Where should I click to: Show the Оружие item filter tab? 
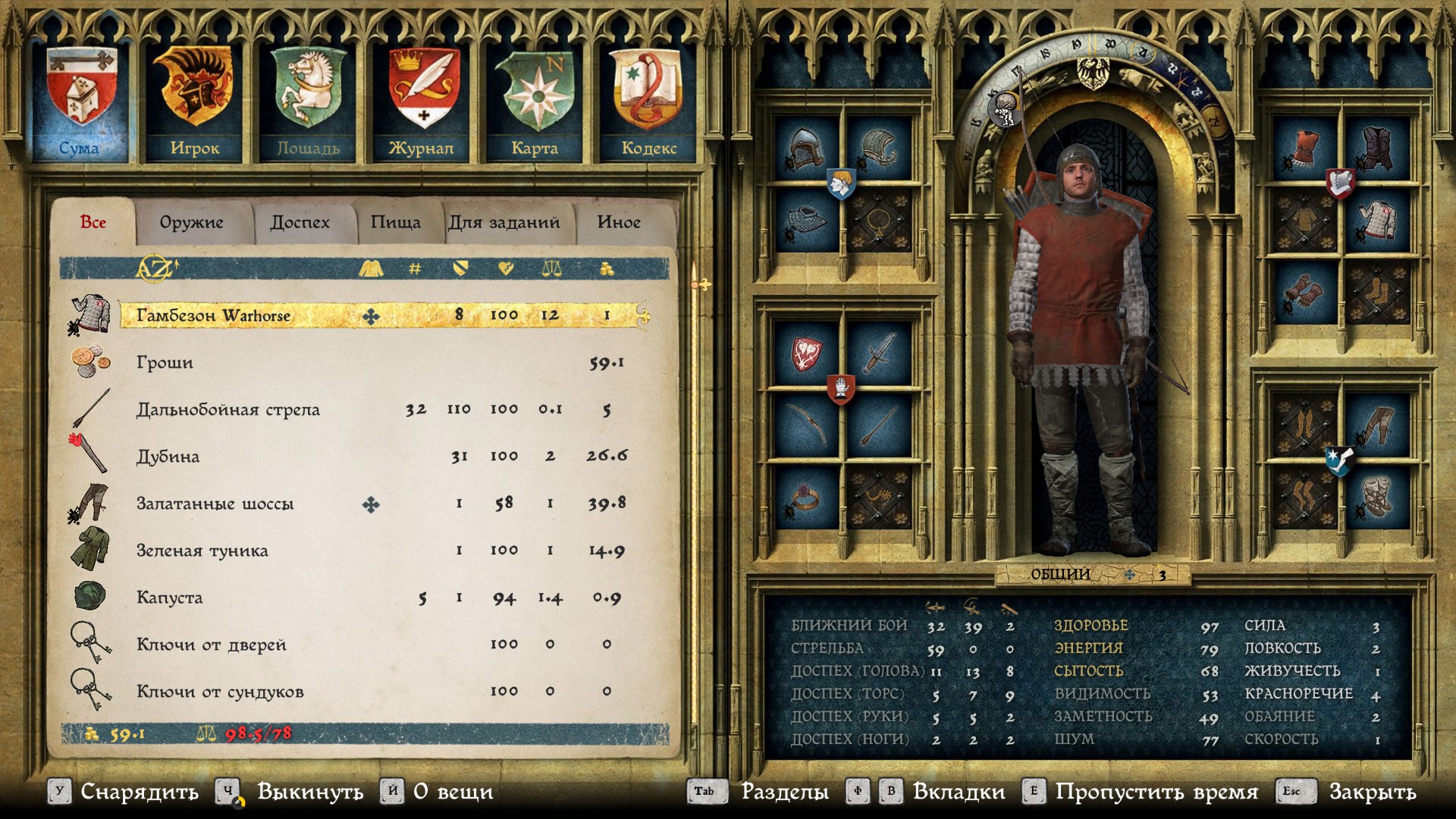191,222
